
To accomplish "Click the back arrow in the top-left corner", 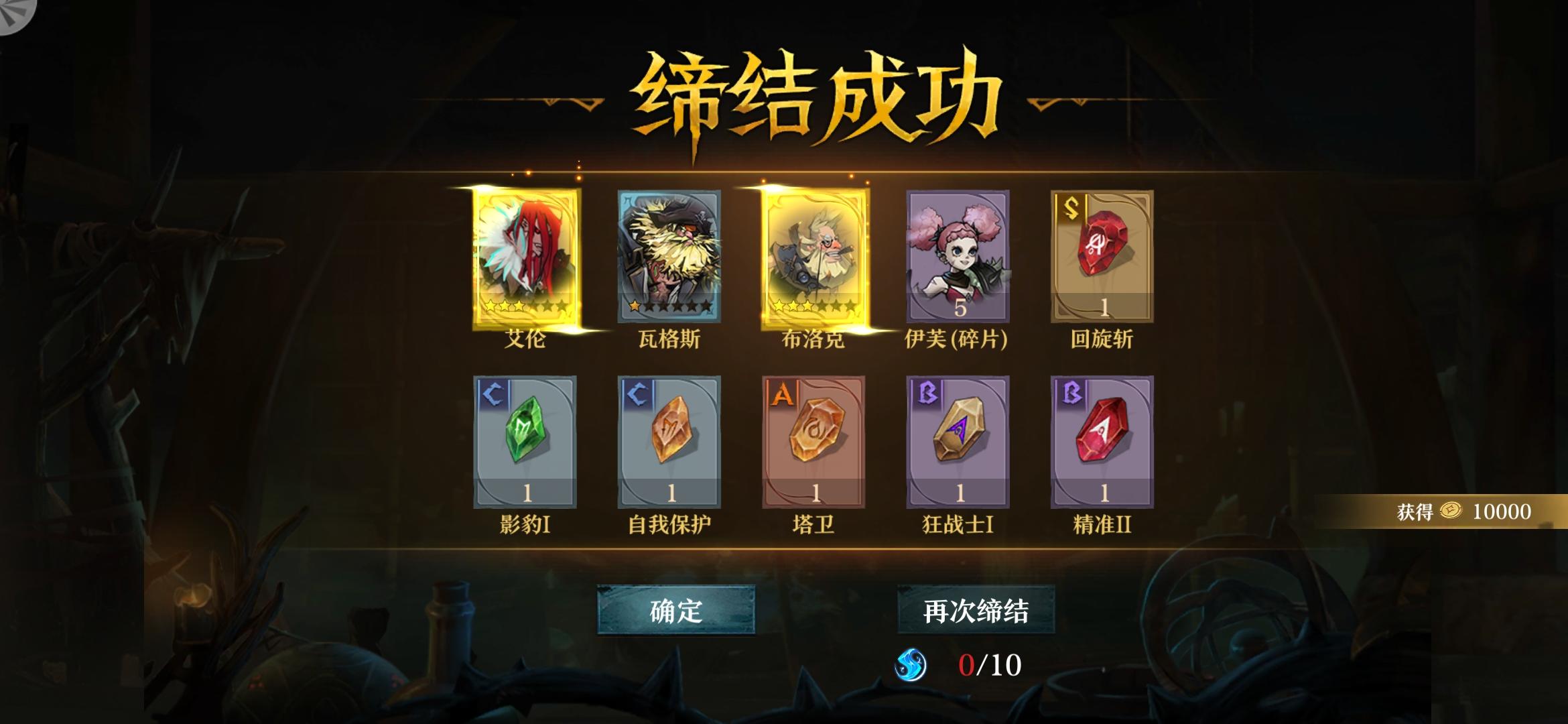I will pos(15,15).
